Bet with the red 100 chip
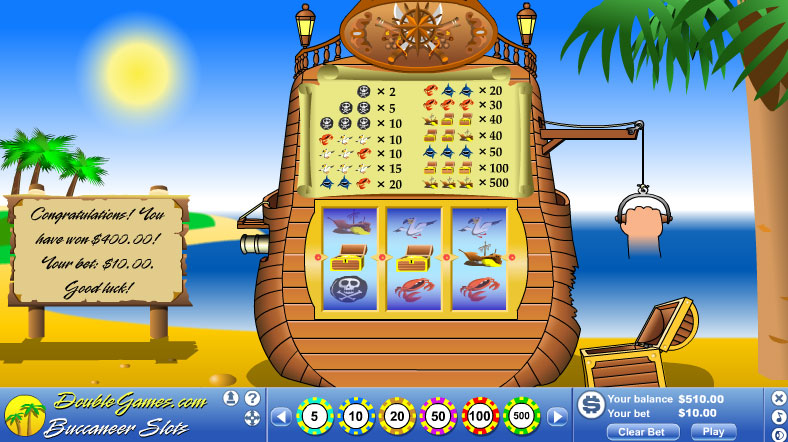Screen dimensions: 788x442 click(x=480, y=415)
